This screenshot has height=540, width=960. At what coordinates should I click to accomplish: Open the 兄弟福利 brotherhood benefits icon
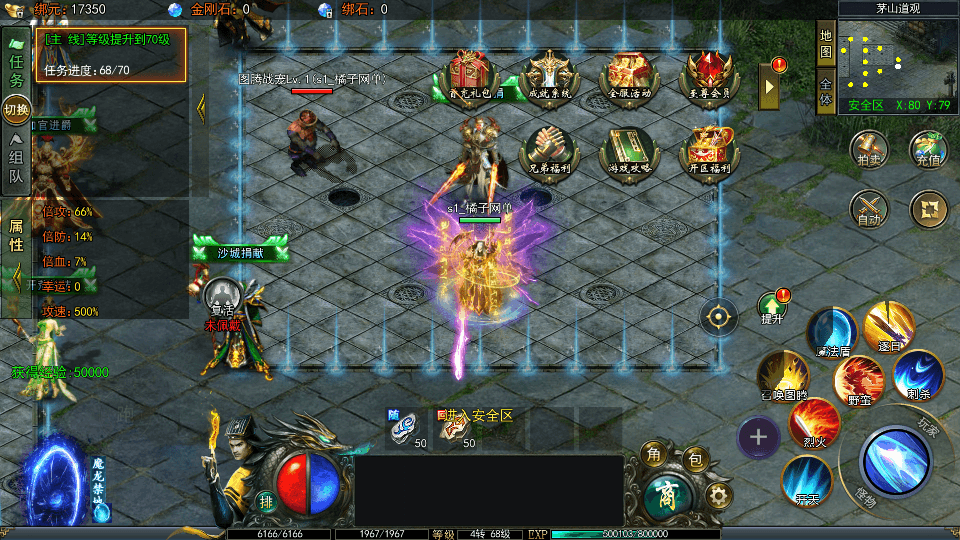point(548,151)
